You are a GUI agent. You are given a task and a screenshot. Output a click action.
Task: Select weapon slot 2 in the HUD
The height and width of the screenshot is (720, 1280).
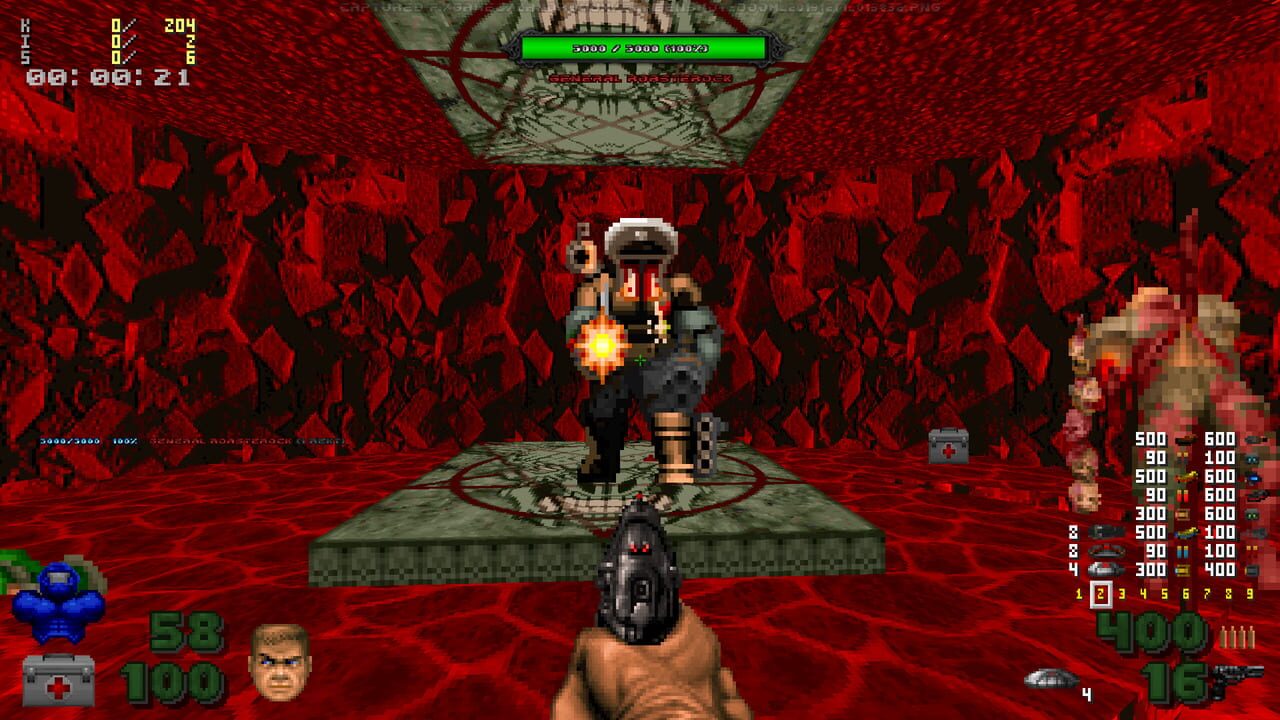(x=1100, y=592)
